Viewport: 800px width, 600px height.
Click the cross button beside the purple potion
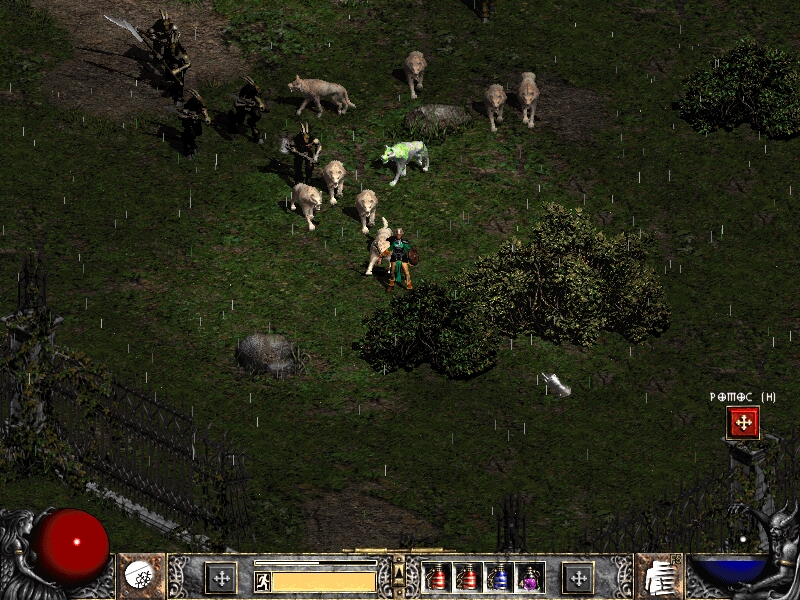click(x=577, y=578)
